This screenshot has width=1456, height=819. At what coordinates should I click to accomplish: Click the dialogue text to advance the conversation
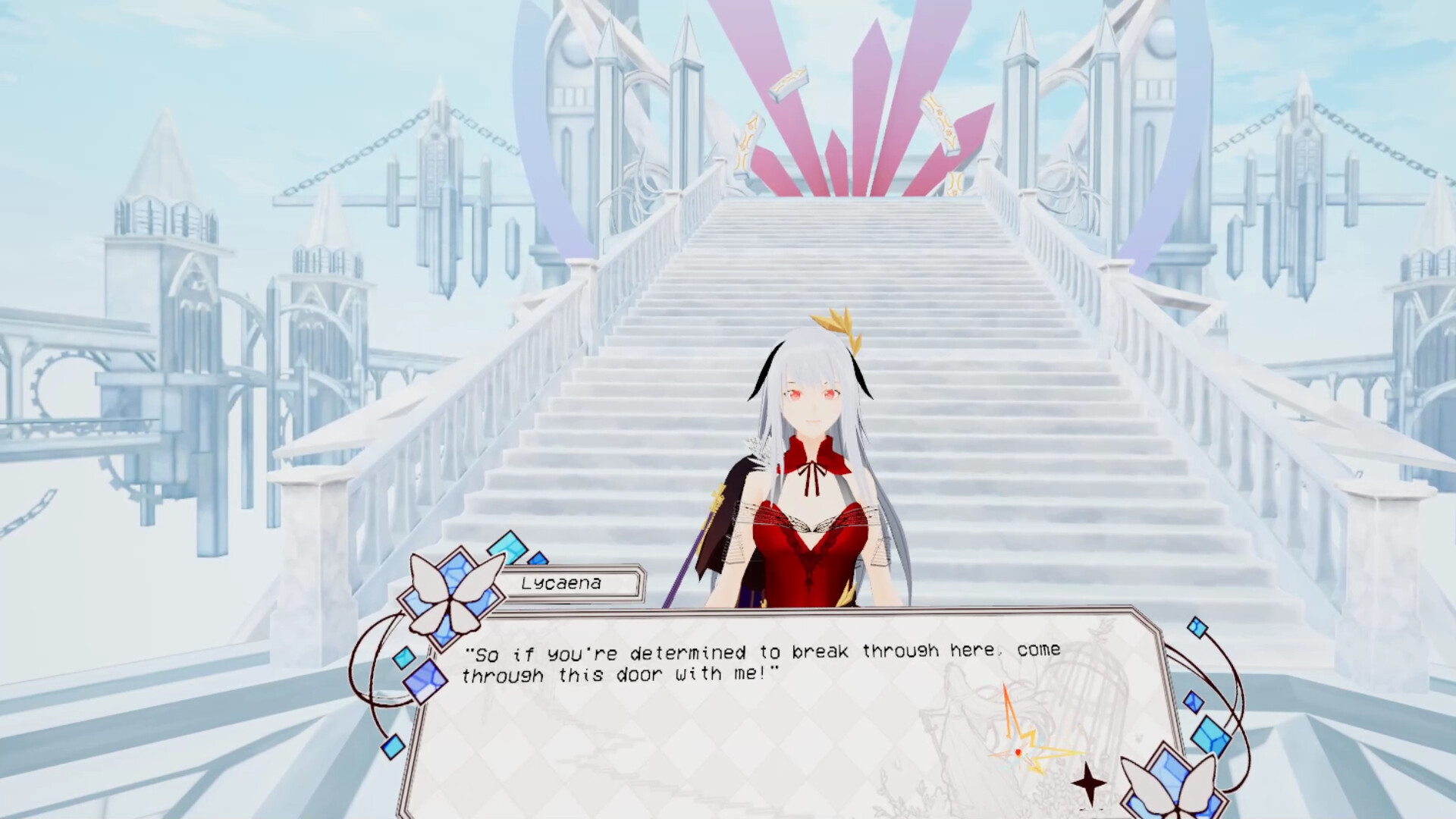(758, 662)
